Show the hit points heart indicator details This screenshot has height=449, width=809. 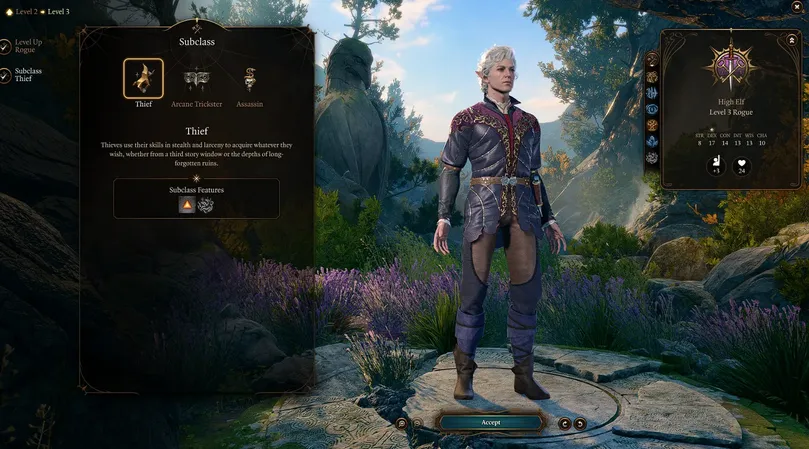(x=743, y=166)
